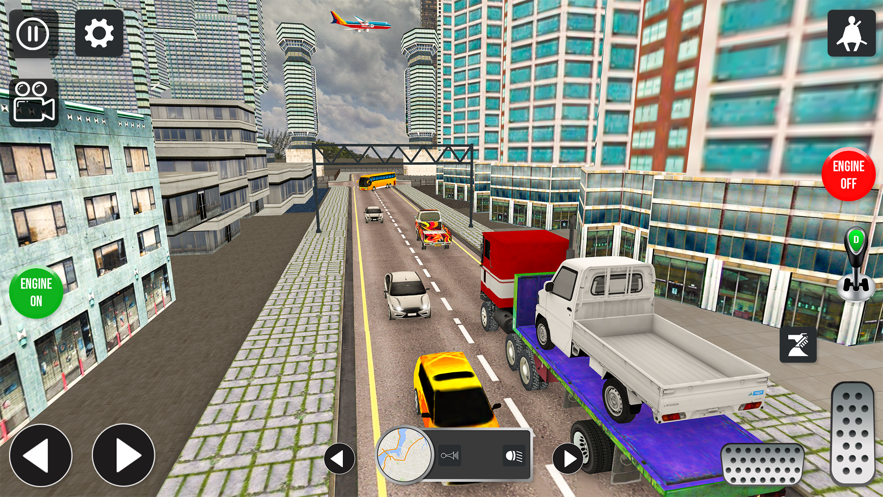
Task: Toggle the headlights icon
Action: (x=513, y=456)
